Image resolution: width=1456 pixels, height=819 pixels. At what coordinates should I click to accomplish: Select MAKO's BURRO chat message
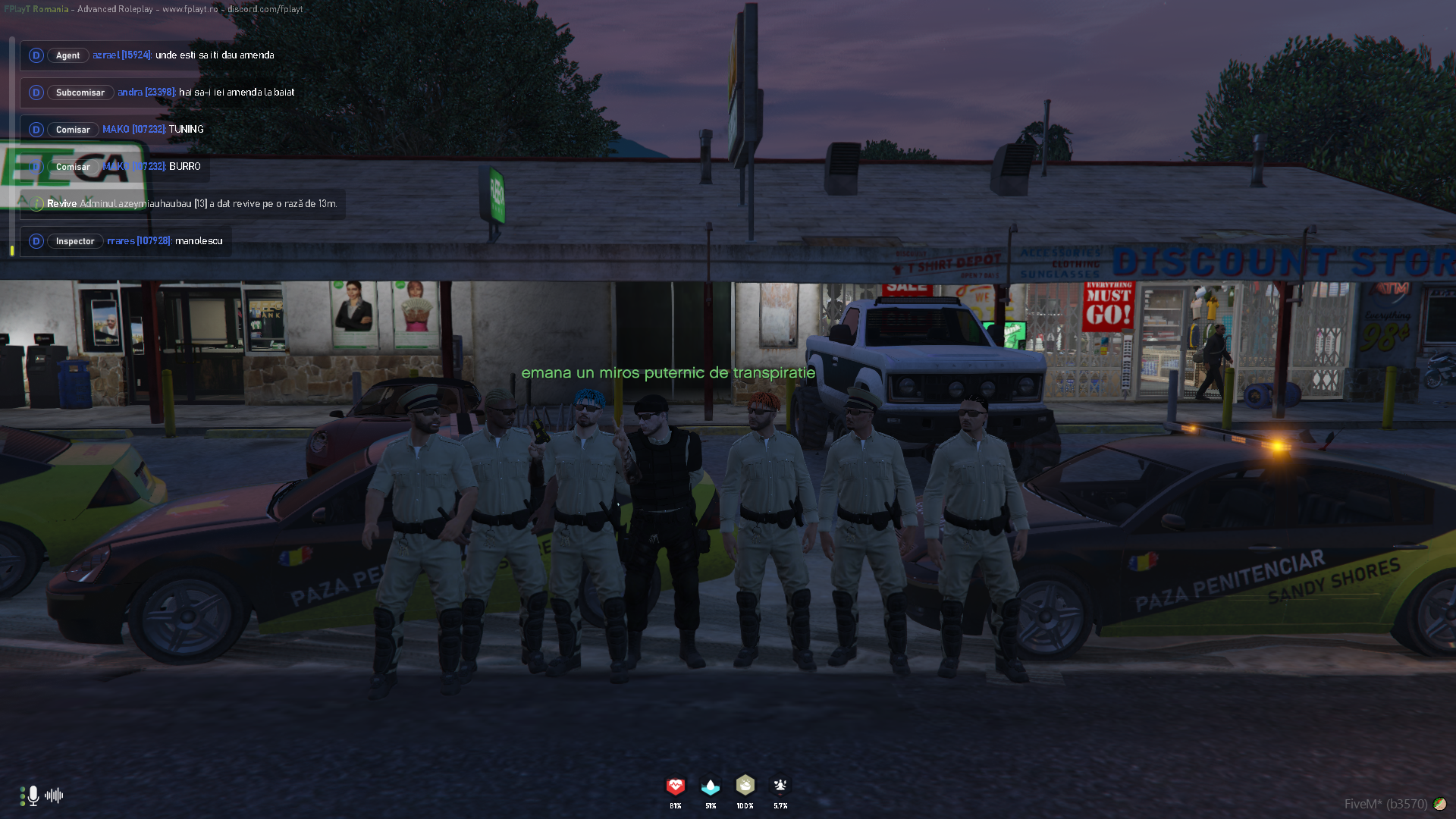[184, 167]
